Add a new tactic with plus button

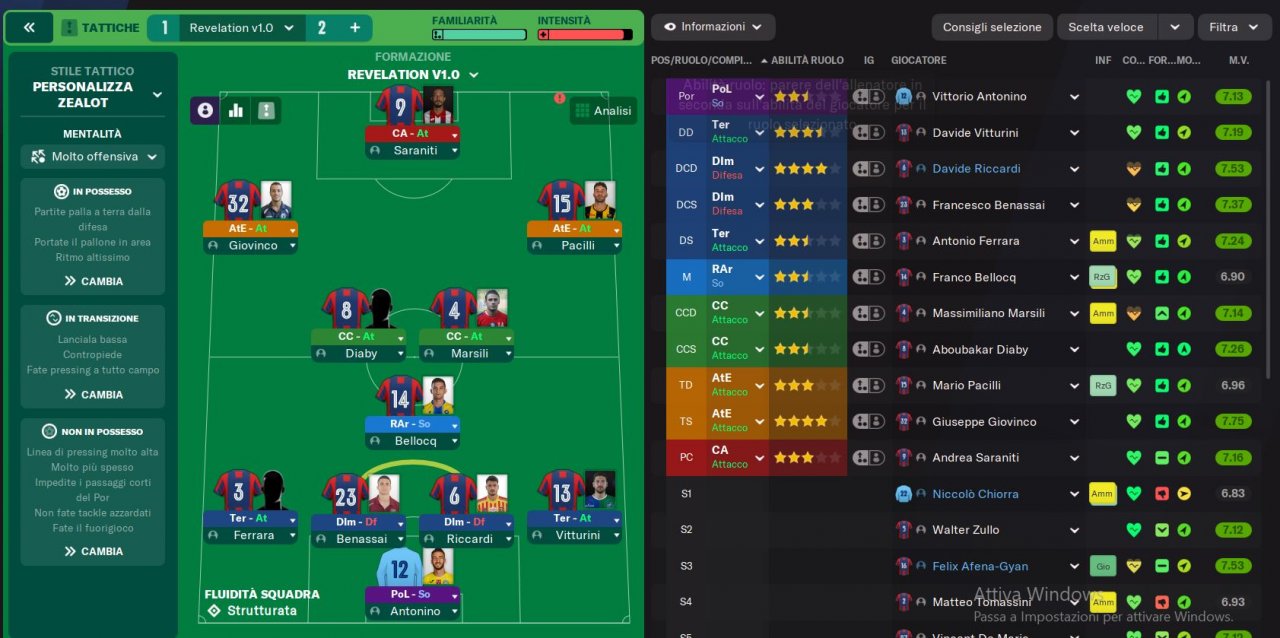point(355,28)
